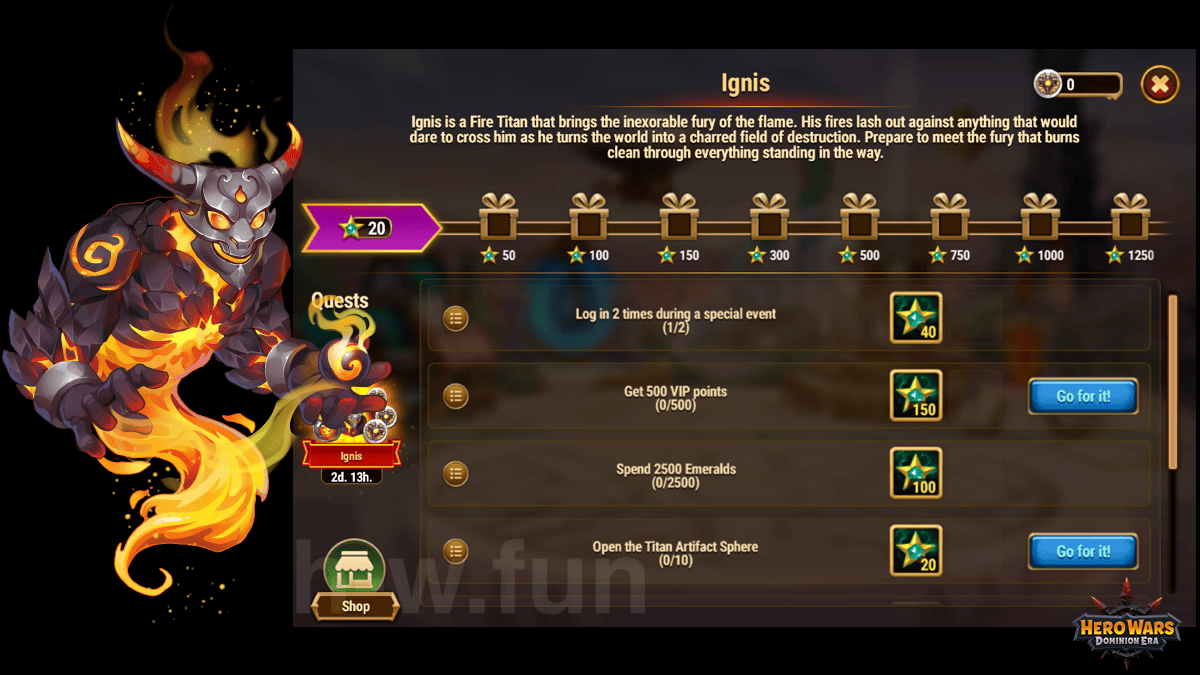Open the 500 stars gift box

click(x=859, y=216)
